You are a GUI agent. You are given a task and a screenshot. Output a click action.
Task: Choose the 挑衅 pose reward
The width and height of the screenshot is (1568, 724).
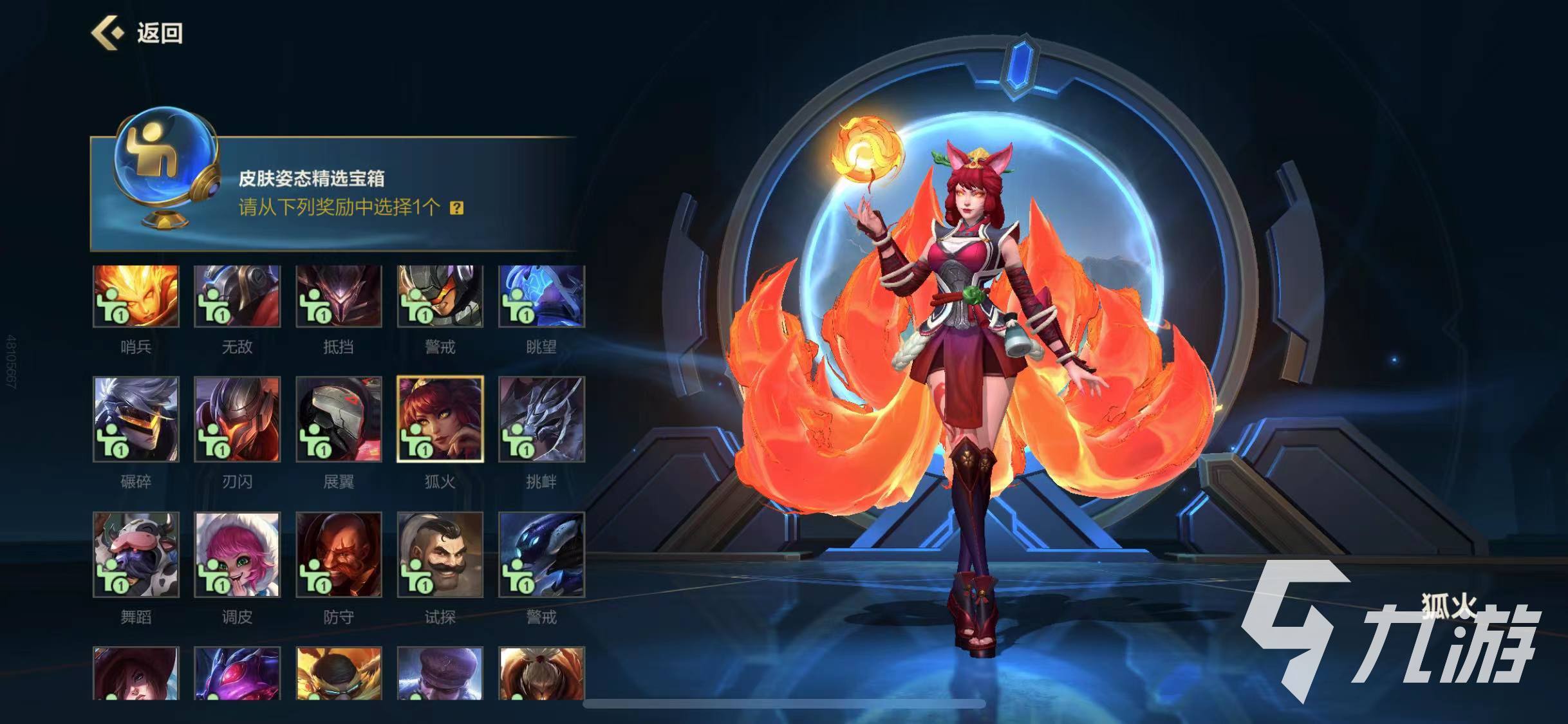pyautogui.click(x=541, y=420)
